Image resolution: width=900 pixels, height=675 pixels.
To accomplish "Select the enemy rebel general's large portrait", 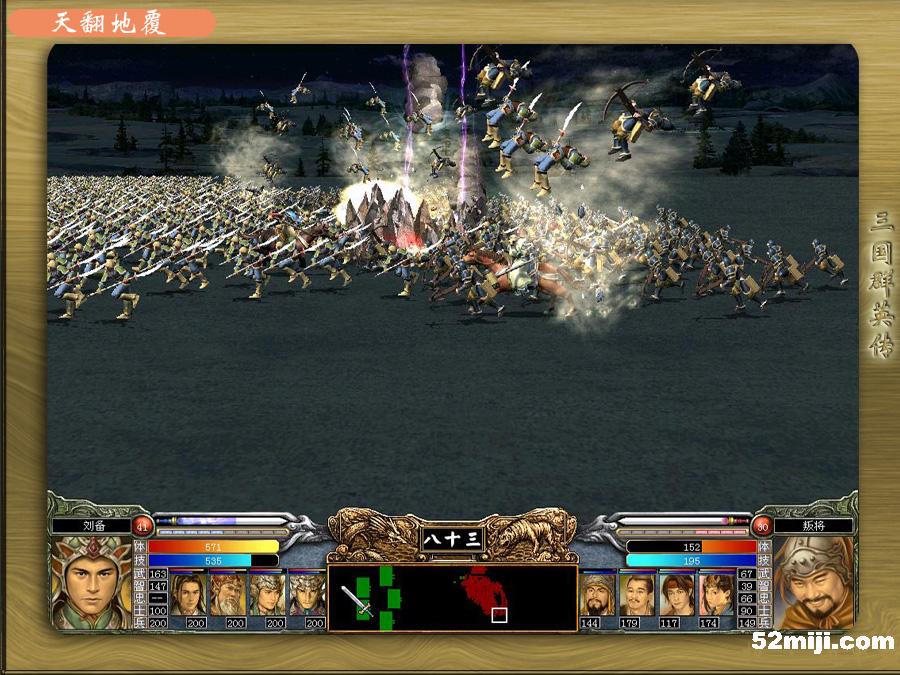I will [812, 583].
